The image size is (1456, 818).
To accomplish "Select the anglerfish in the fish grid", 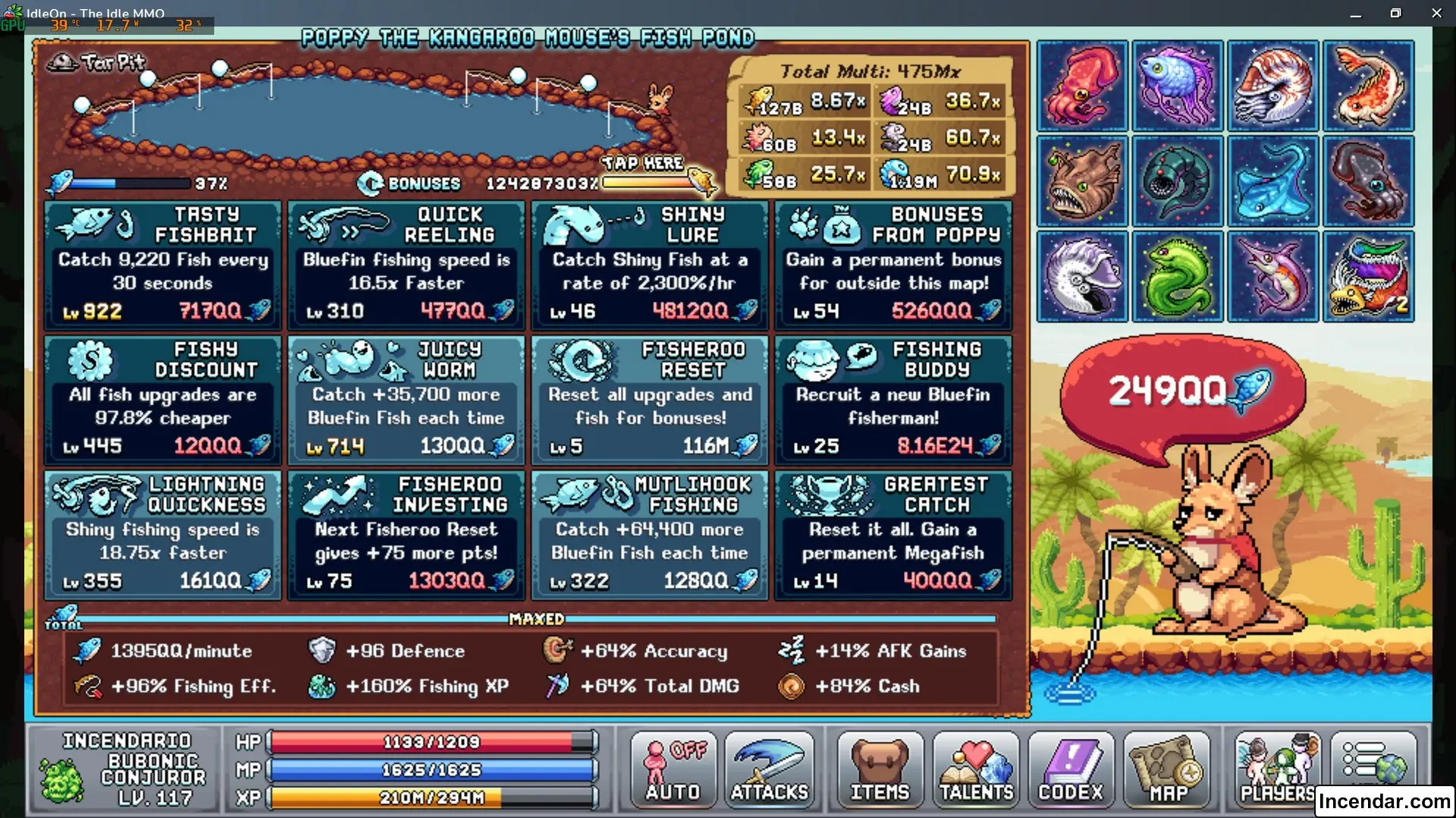I will tap(1082, 181).
